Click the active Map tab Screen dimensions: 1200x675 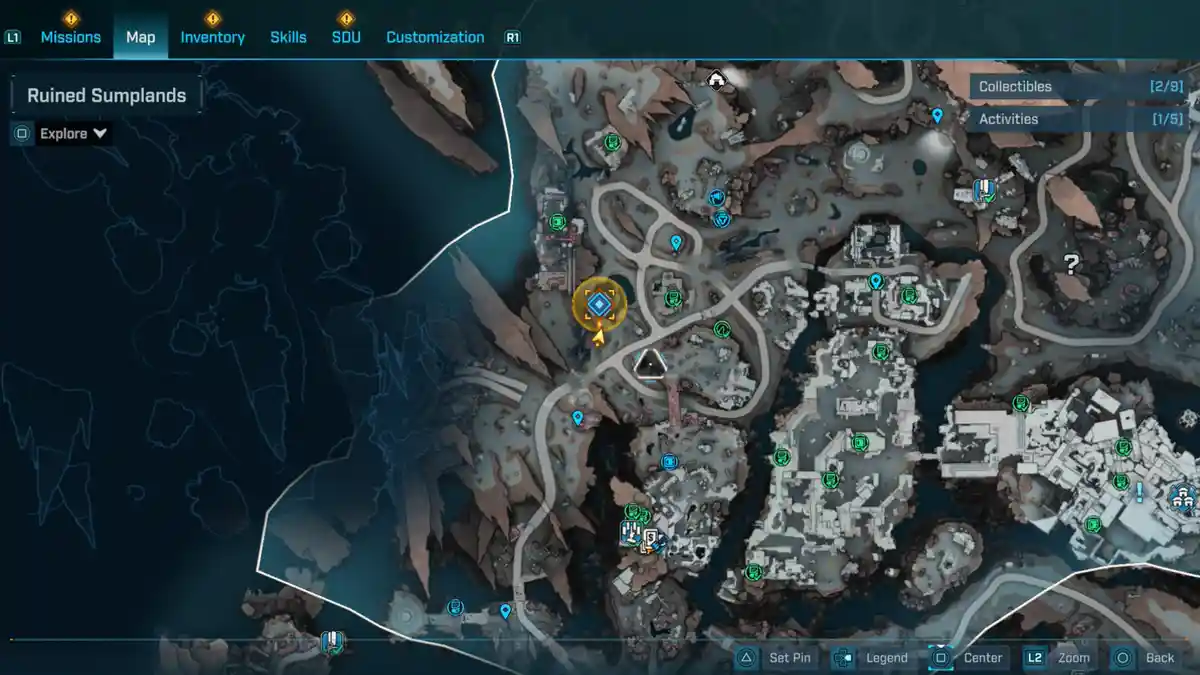(x=140, y=37)
